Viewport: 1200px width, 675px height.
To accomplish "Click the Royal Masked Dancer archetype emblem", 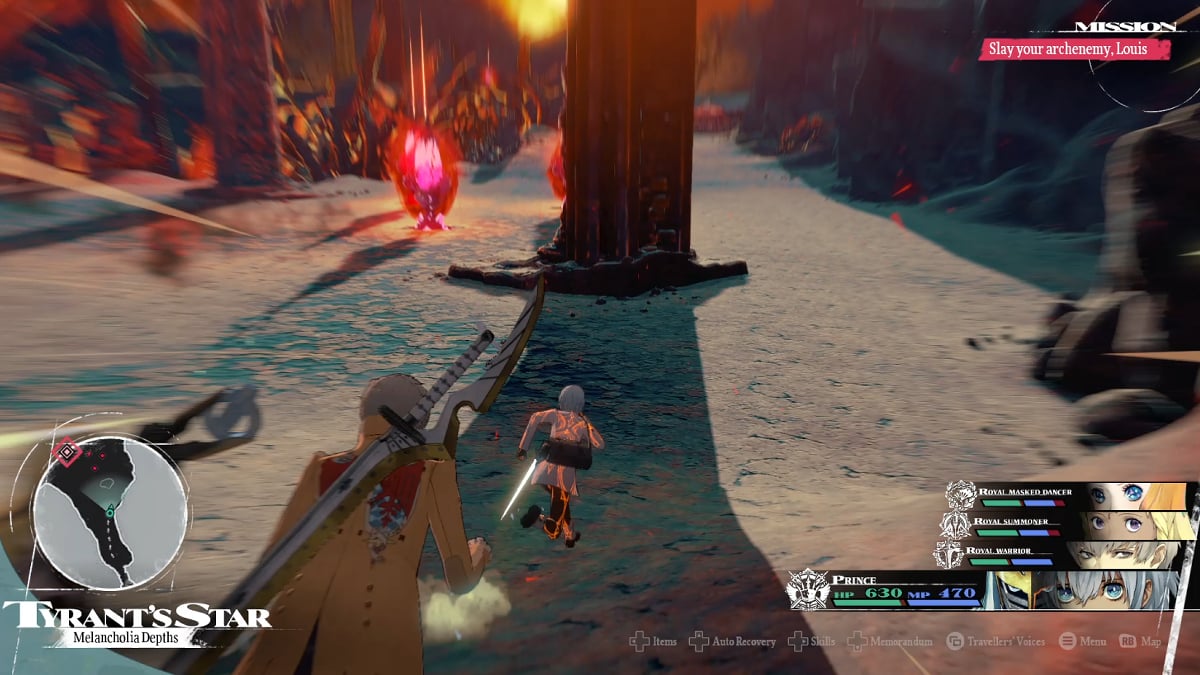I will click(960, 495).
